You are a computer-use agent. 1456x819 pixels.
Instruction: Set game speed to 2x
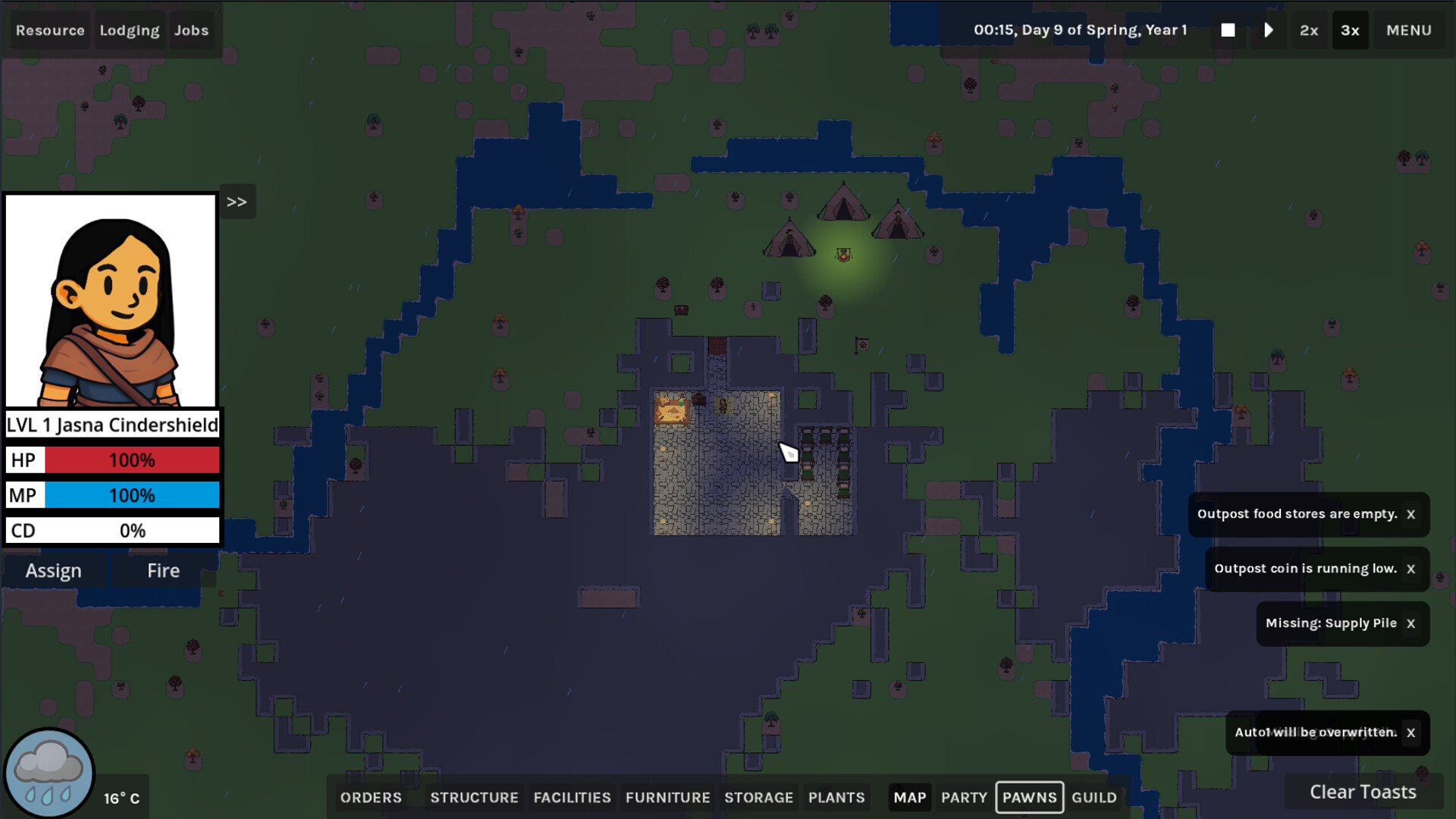click(x=1309, y=30)
